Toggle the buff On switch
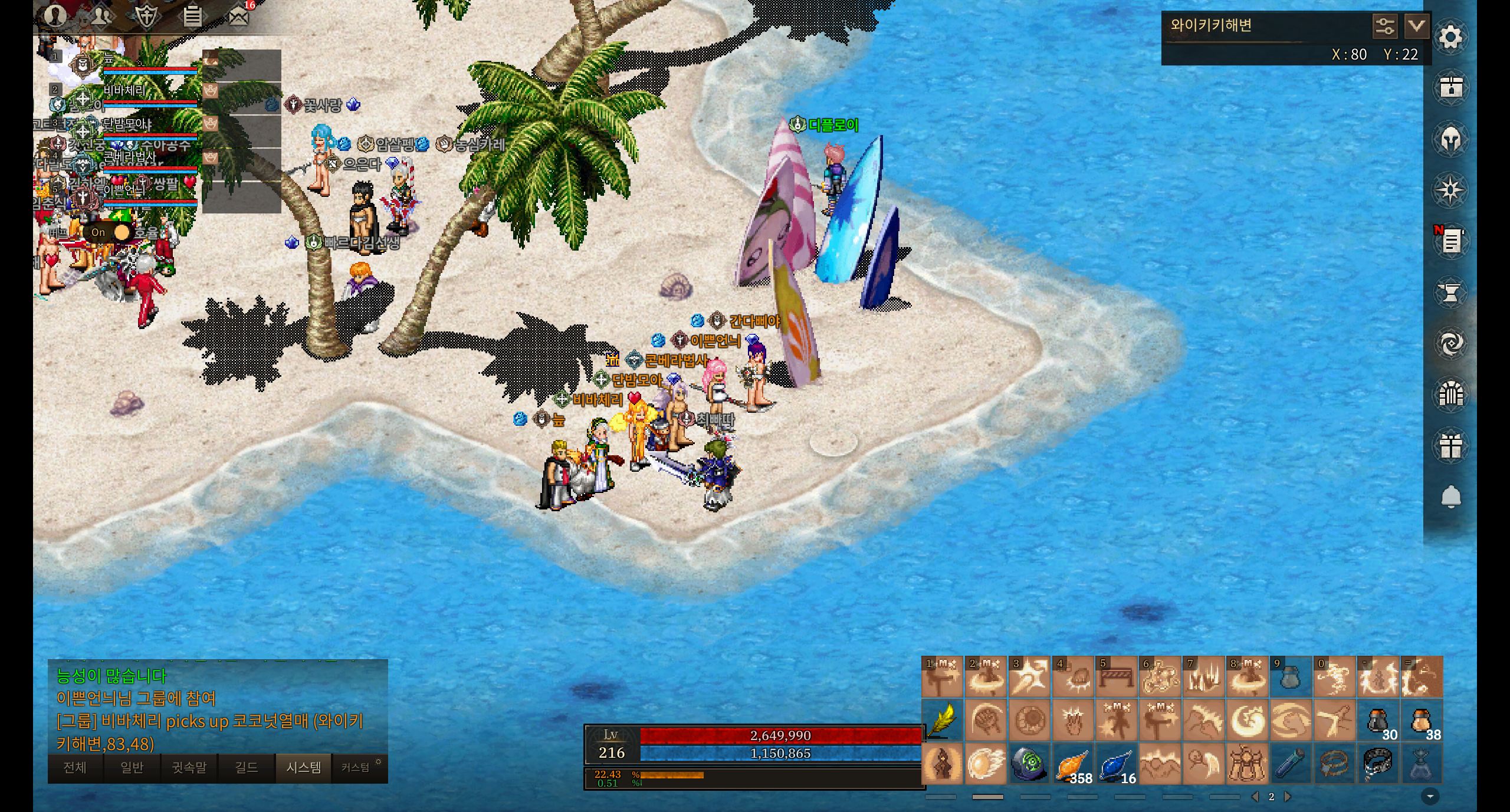Viewport: 1510px width, 812px height. (110, 232)
